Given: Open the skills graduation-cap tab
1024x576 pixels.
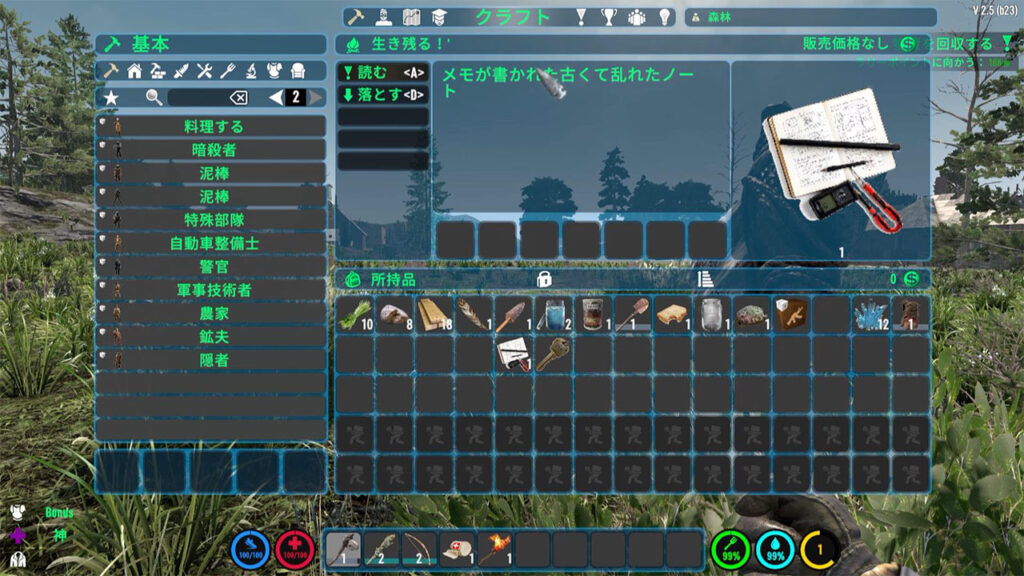Looking at the screenshot, I should (438, 17).
